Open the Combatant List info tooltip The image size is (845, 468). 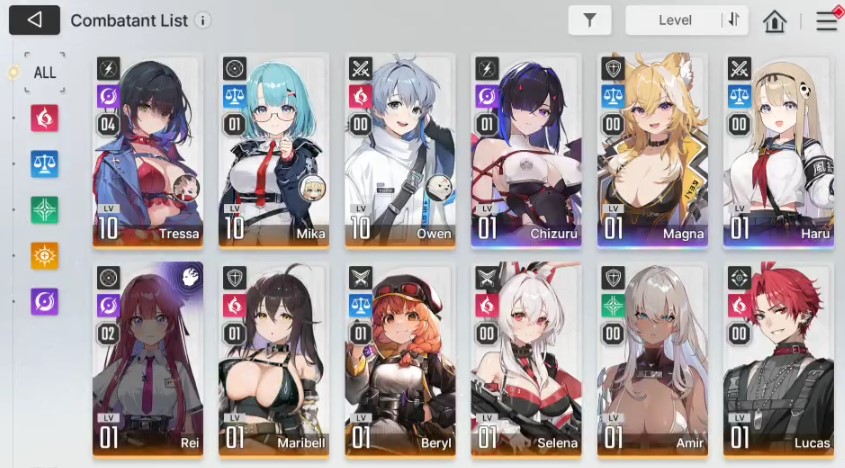coord(203,20)
